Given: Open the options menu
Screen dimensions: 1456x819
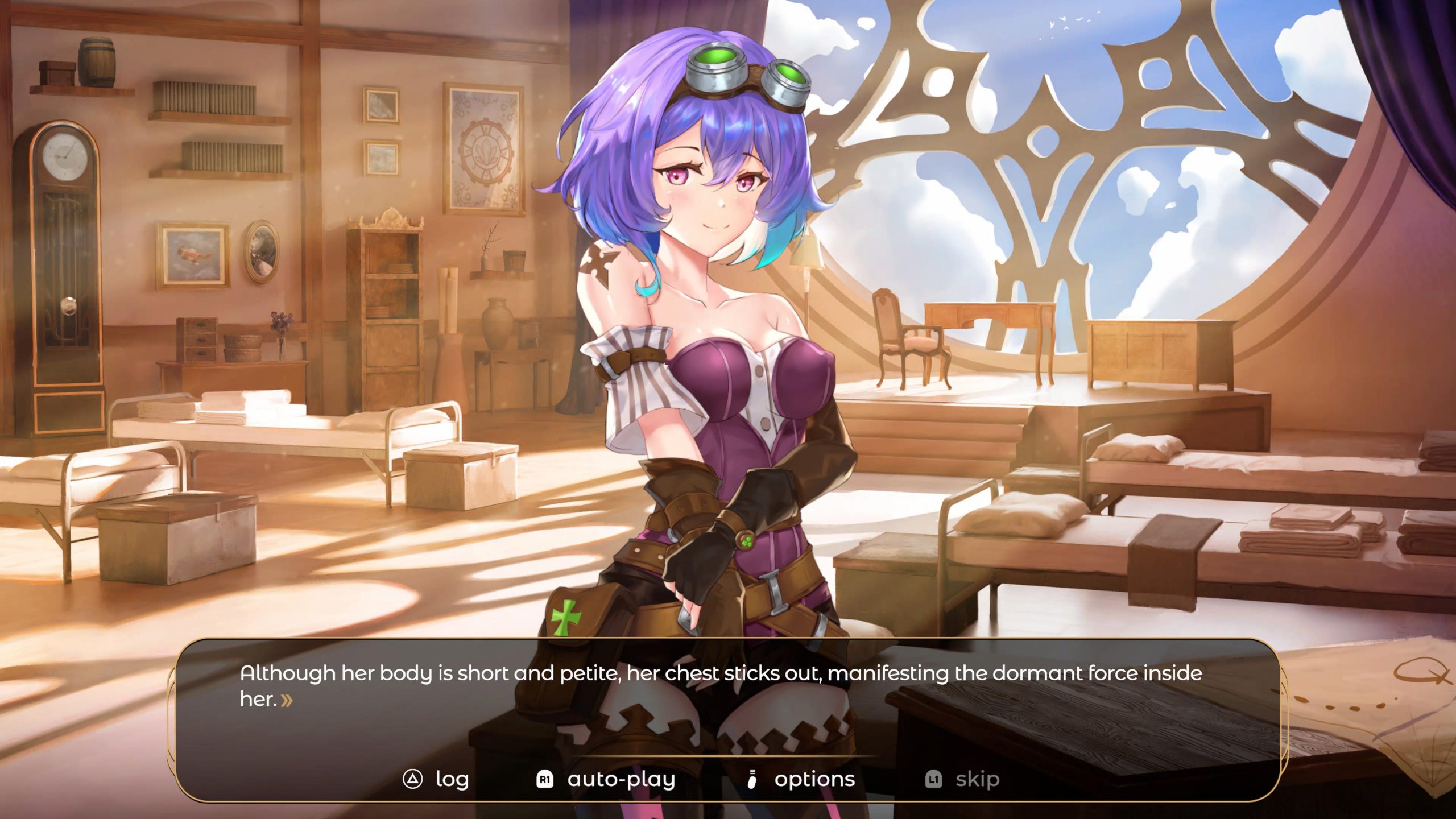Looking at the screenshot, I should pyautogui.click(x=801, y=779).
